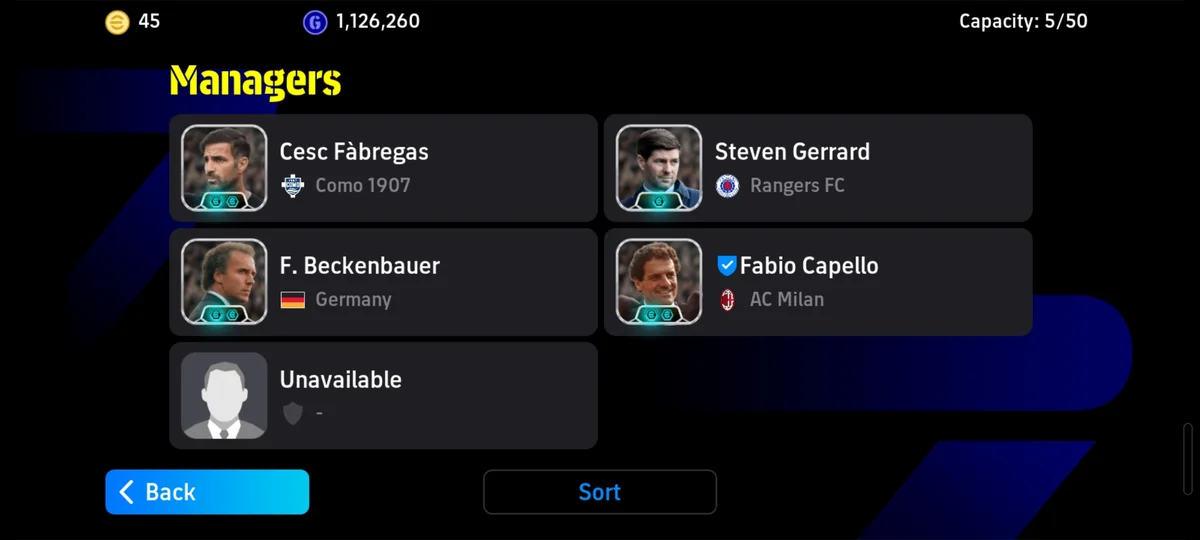
Task: Tap the blue GP currency icon
Action: [315, 22]
